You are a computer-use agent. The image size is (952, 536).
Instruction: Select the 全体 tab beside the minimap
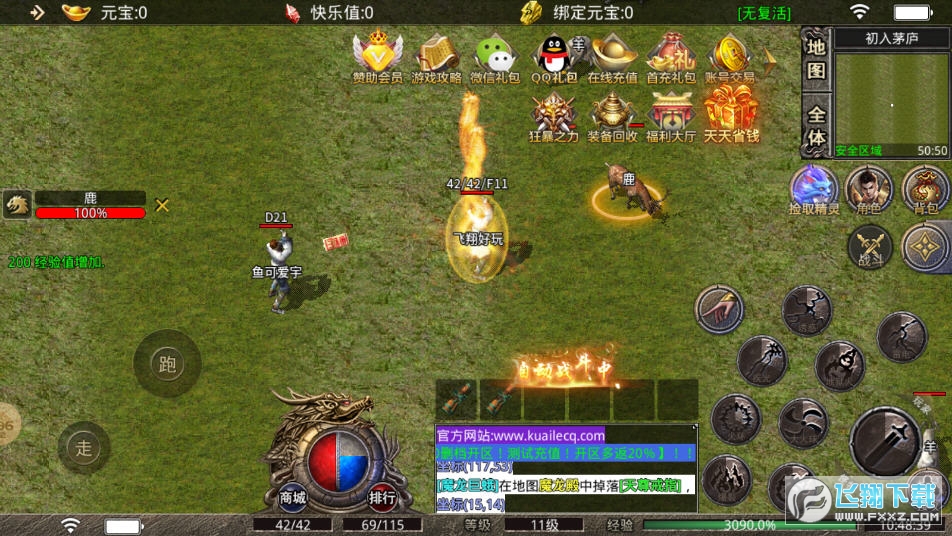pos(817,126)
